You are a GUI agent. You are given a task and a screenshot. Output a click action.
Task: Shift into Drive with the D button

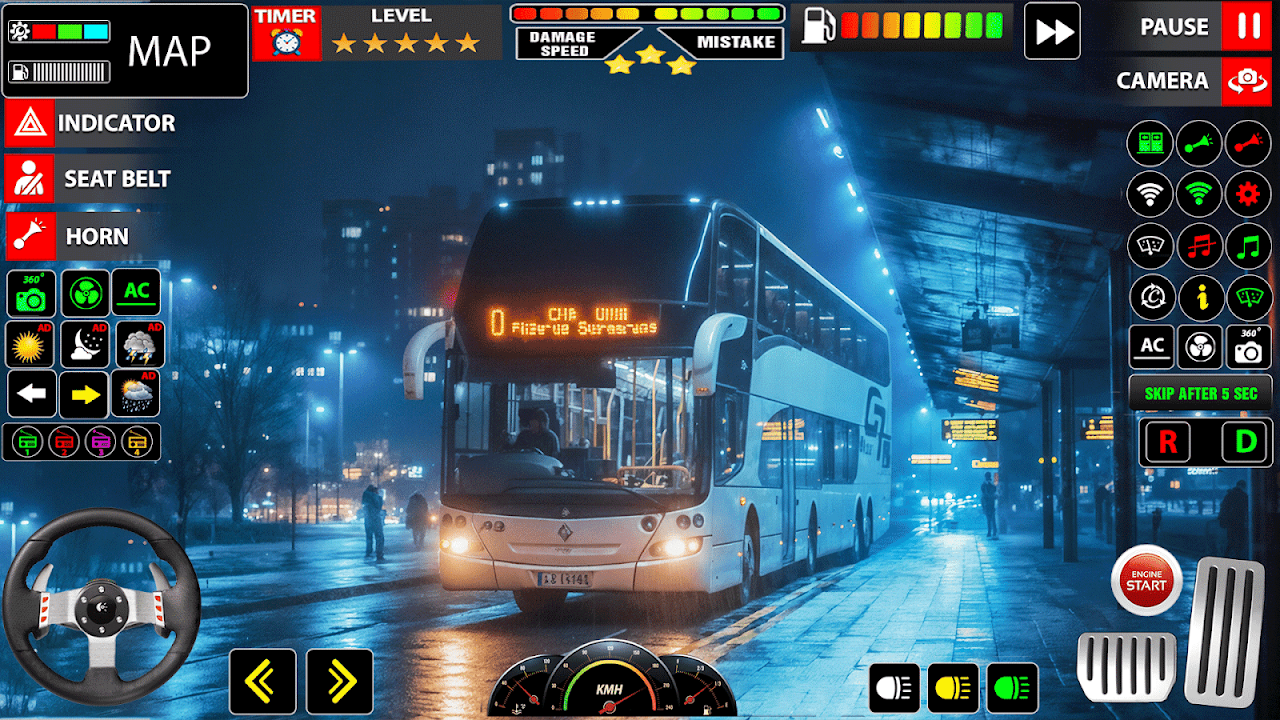(x=1245, y=441)
